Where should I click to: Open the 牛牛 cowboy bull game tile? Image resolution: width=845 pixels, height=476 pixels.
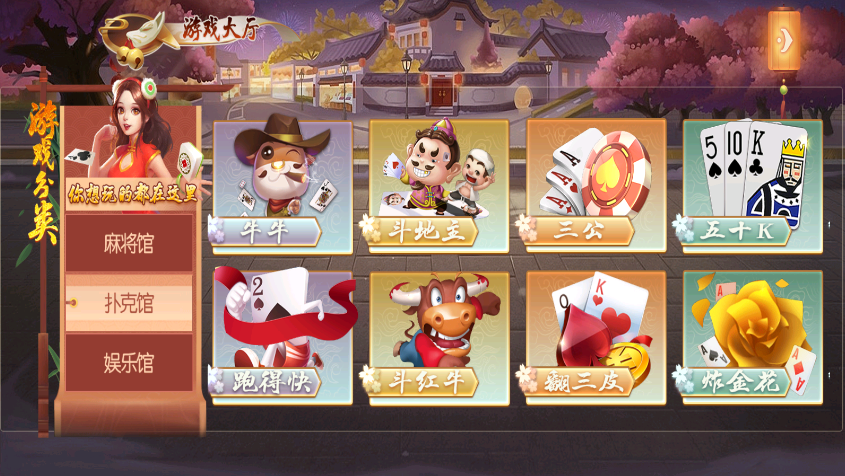tap(282, 185)
